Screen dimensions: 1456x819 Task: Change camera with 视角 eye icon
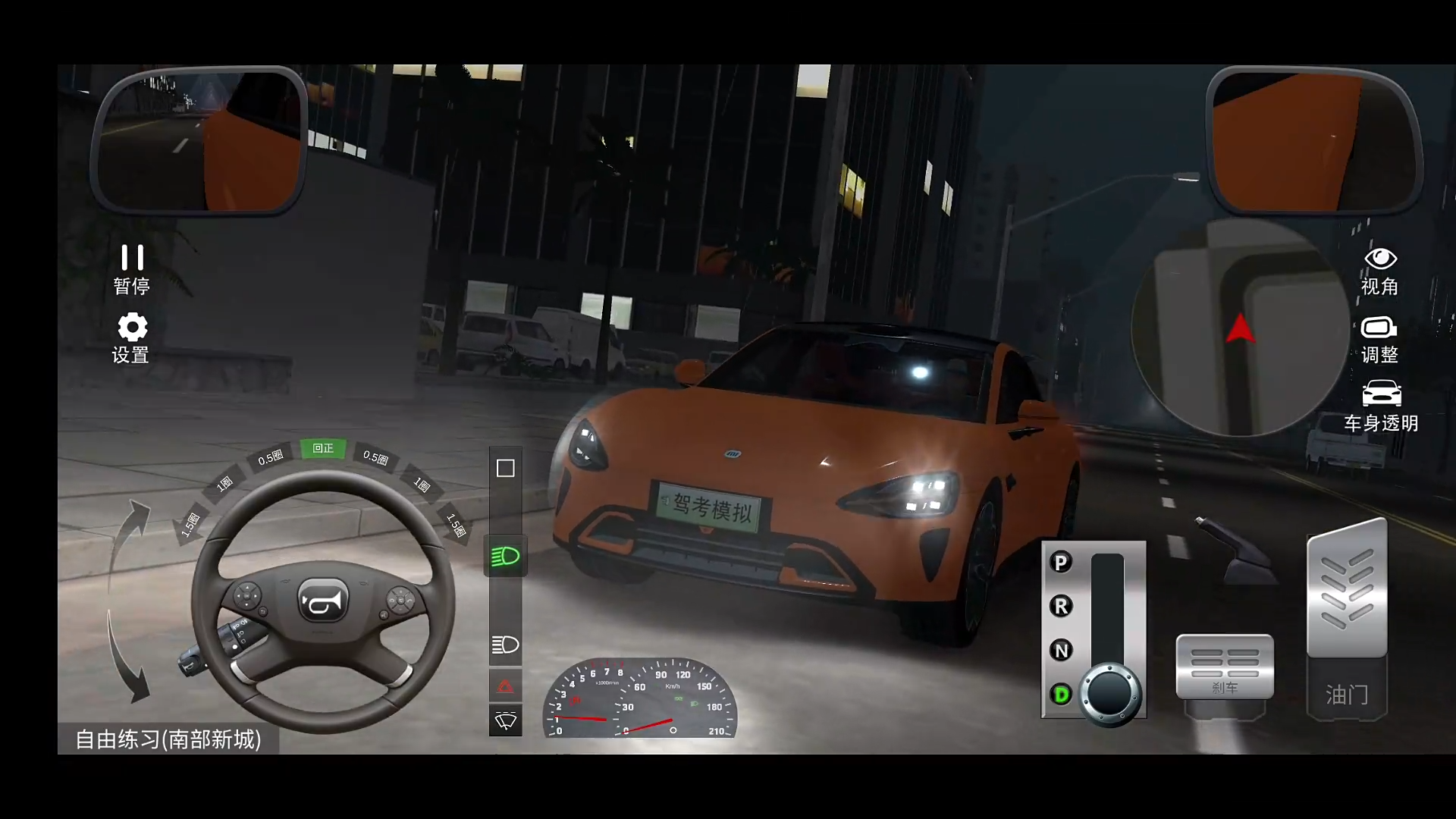[x=1380, y=270]
